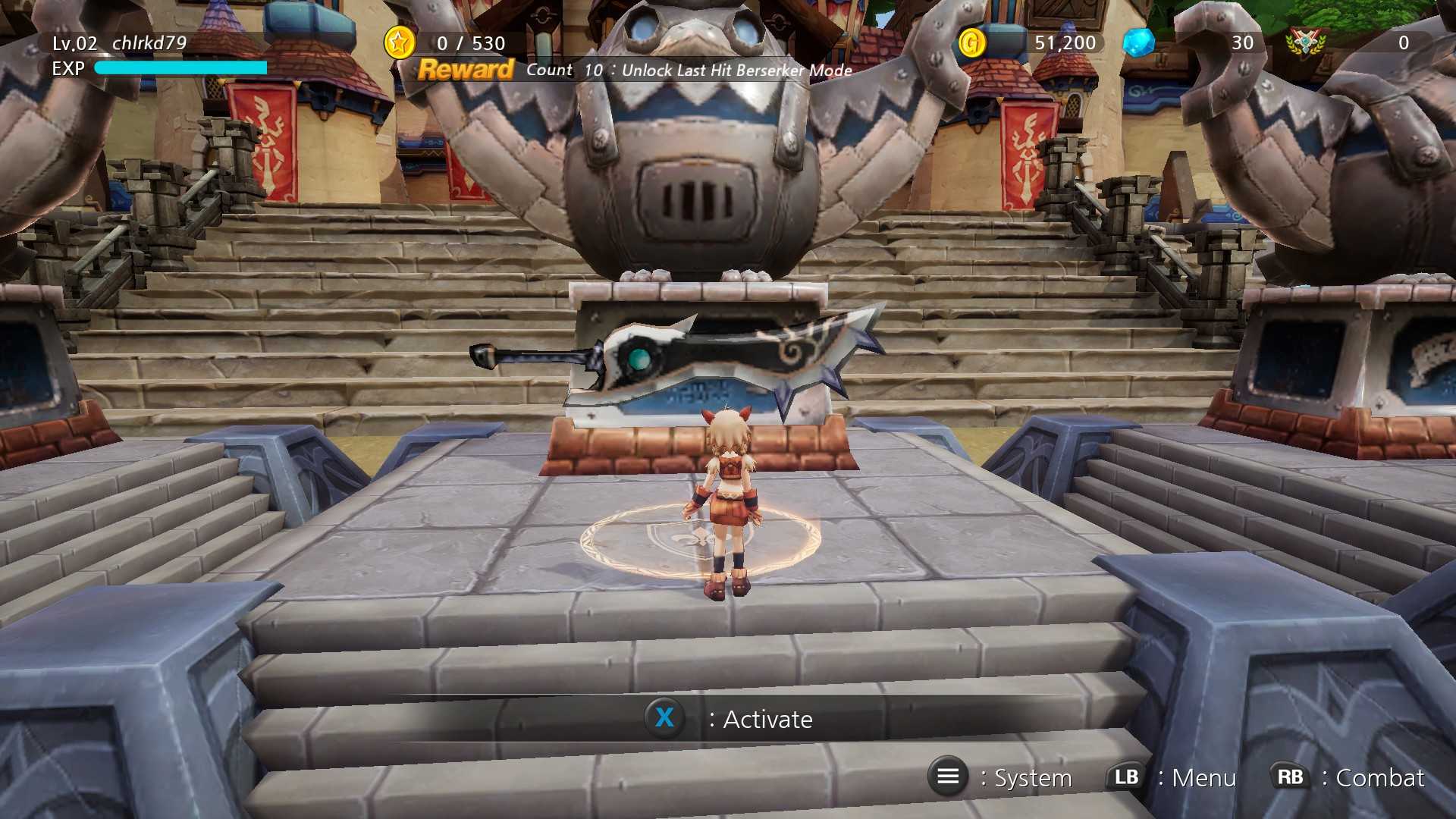
Task: Click the star counter icon in the HUD
Action: 400,43
